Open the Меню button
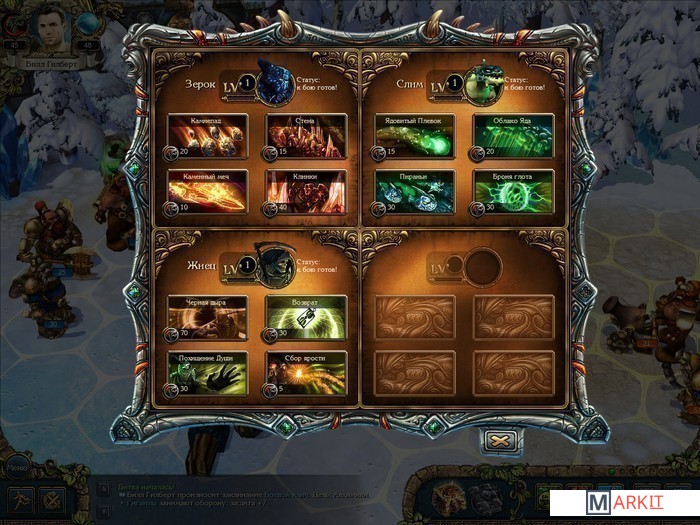Image resolution: width=700 pixels, height=525 pixels. pos(15,466)
